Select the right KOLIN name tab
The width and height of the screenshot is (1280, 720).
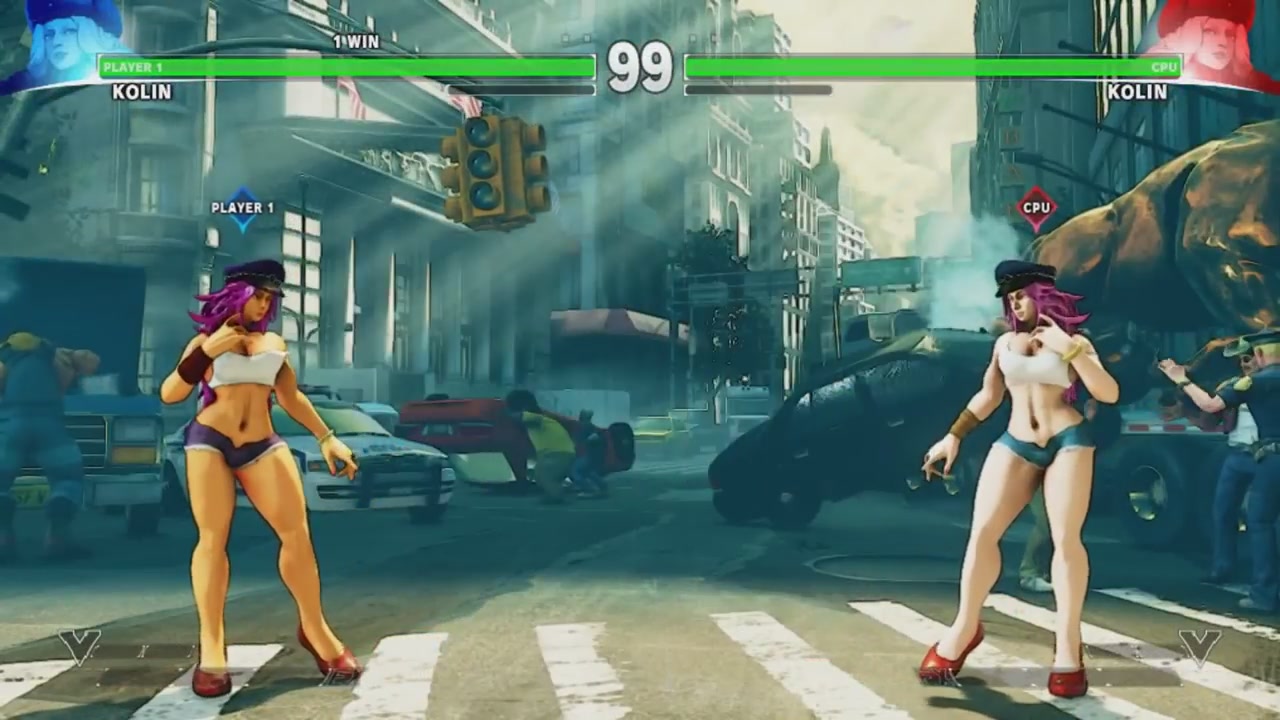pyautogui.click(x=1136, y=92)
